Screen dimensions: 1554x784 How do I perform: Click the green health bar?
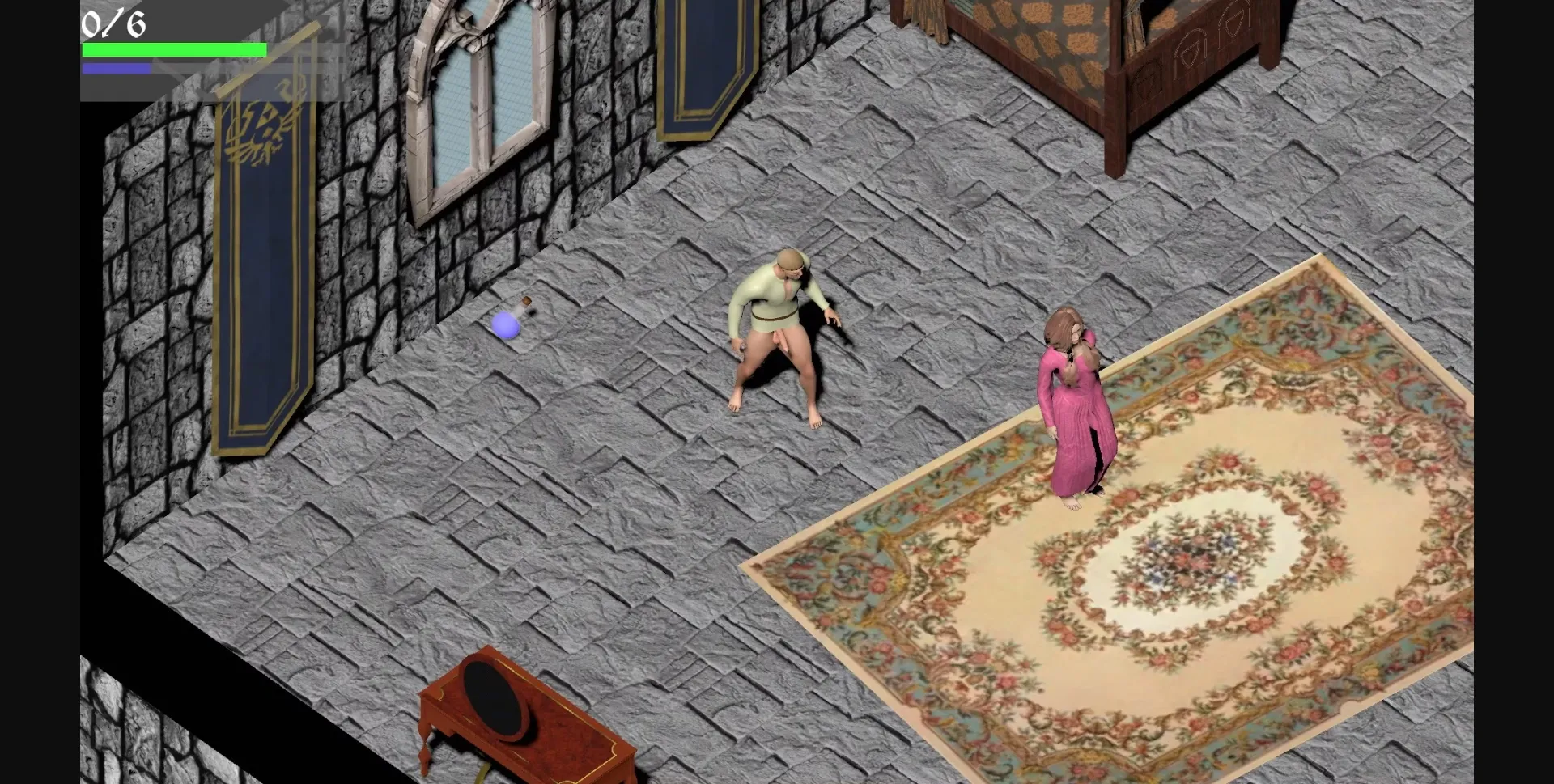pos(172,49)
